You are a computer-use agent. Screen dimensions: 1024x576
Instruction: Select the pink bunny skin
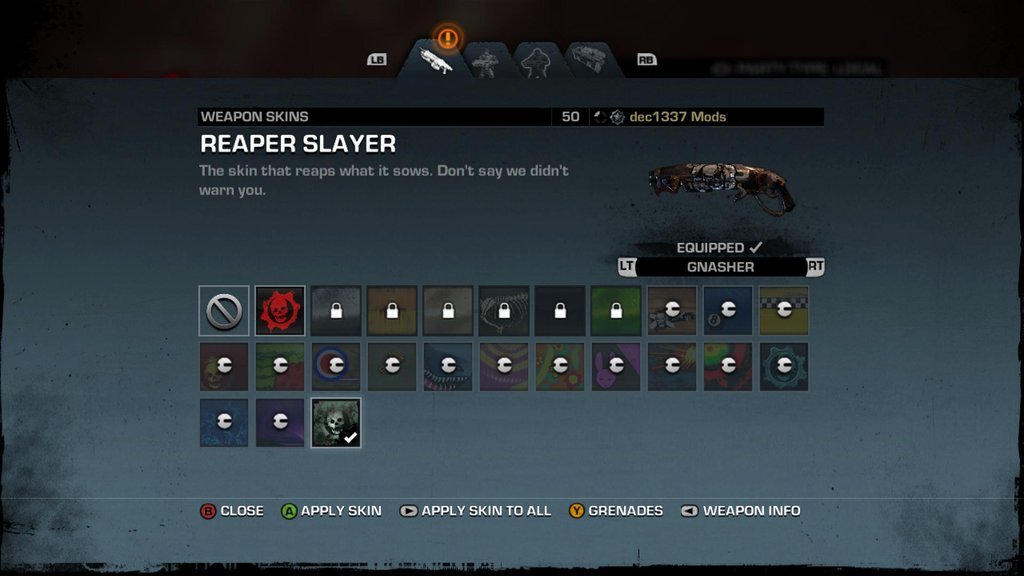tap(615, 367)
